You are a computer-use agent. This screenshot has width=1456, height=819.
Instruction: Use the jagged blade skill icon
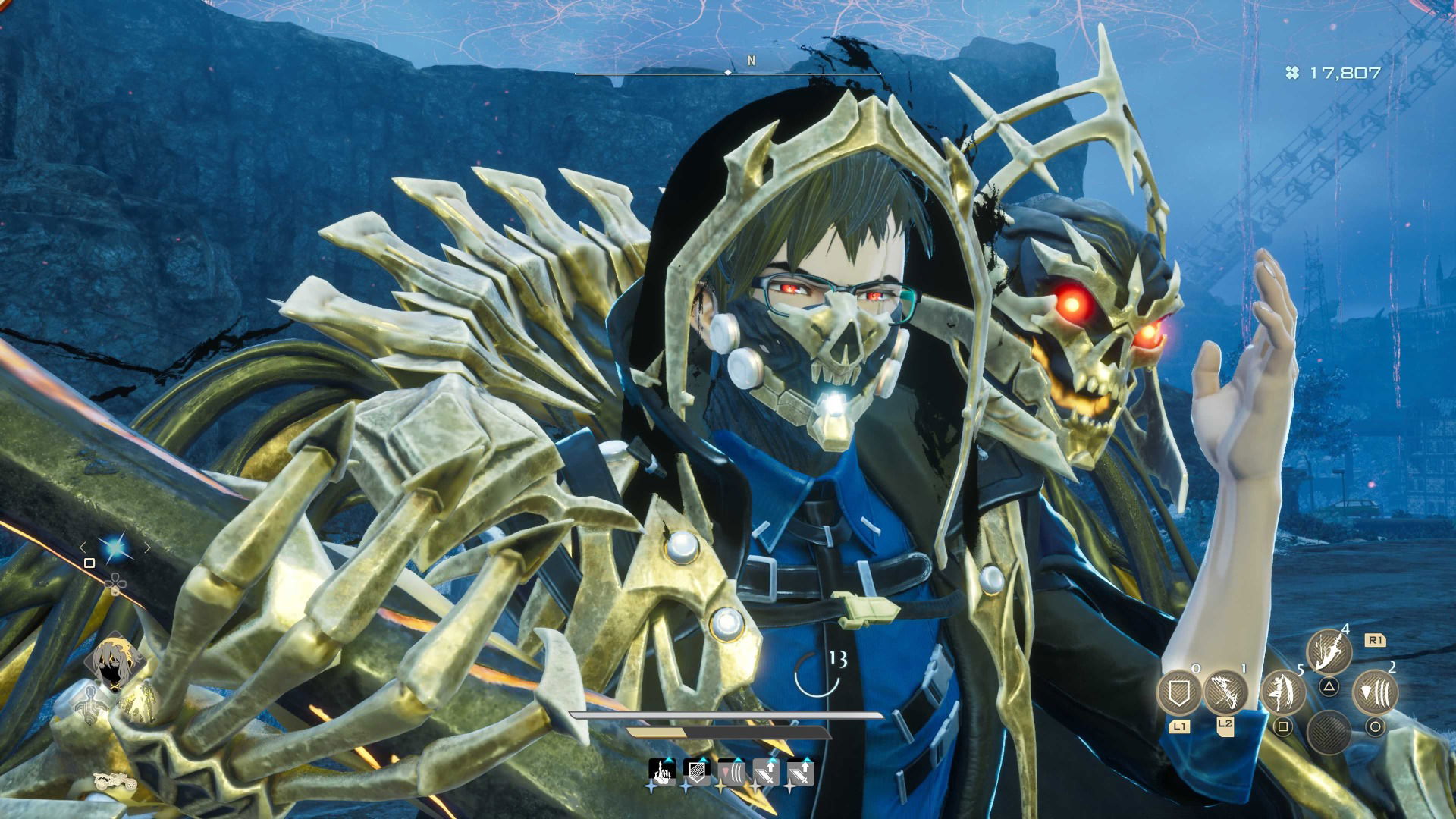click(x=1329, y=652)
